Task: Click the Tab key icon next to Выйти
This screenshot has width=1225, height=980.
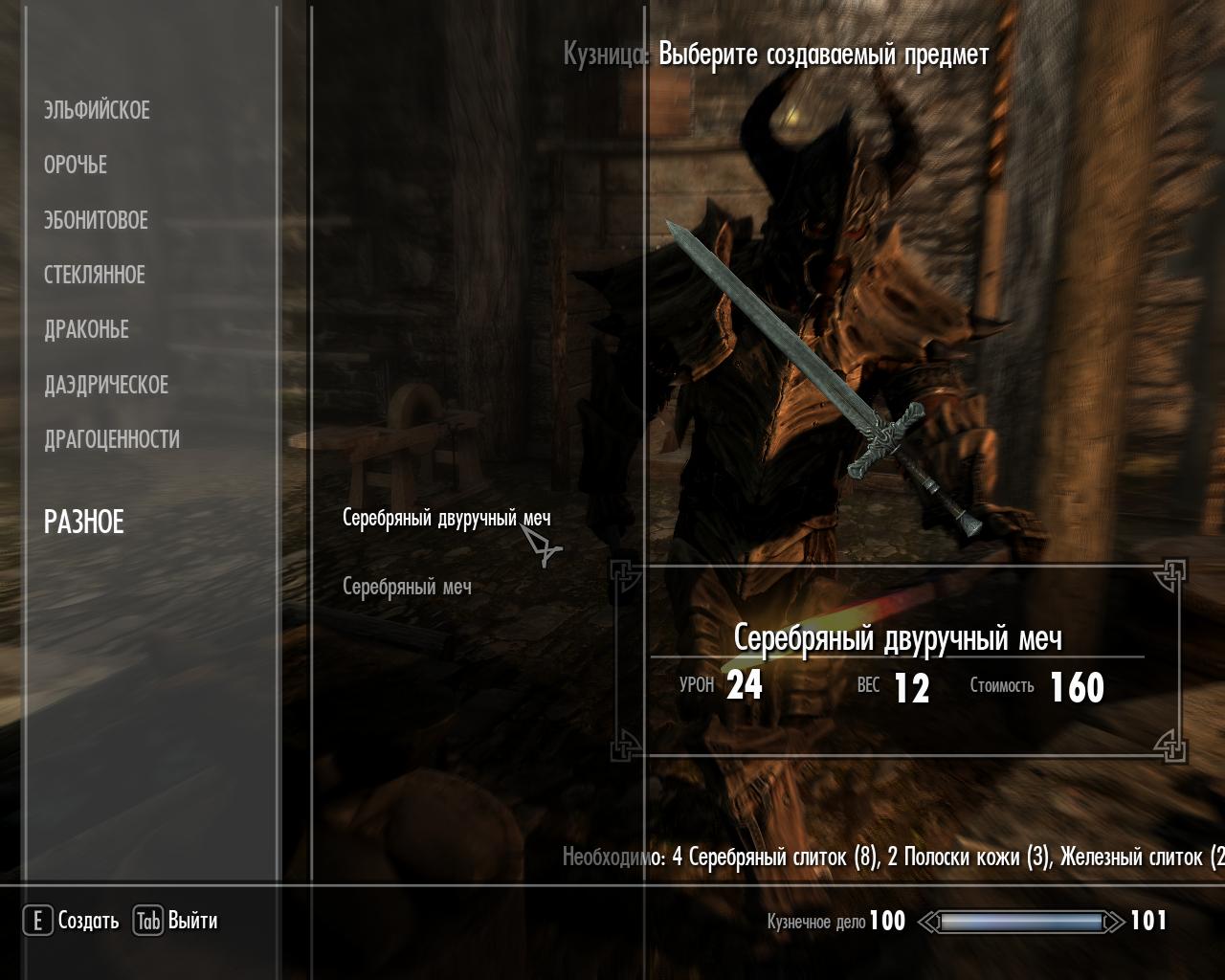Action: coord(147,922)
